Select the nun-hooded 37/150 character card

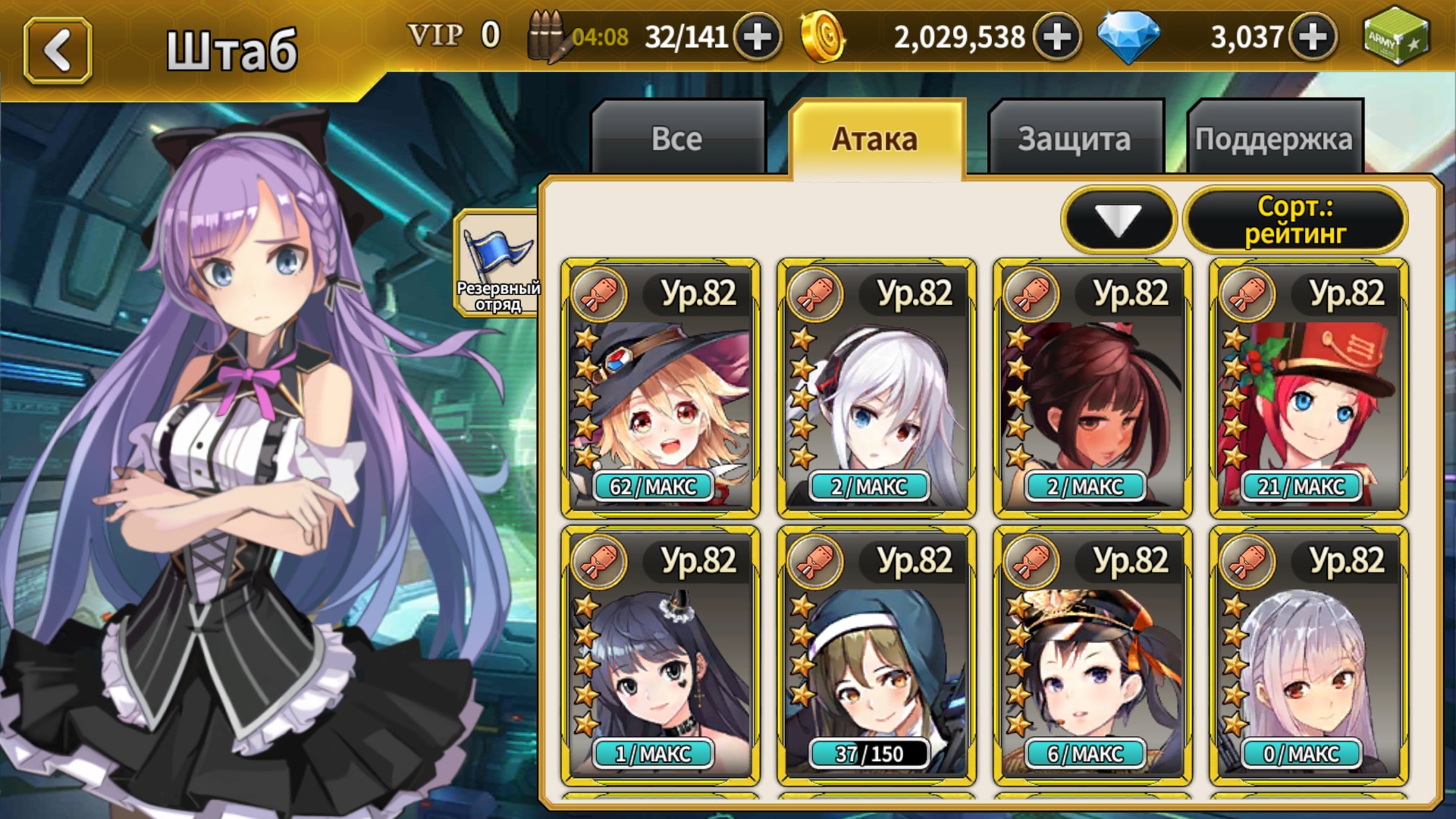(x=877, y=656)
